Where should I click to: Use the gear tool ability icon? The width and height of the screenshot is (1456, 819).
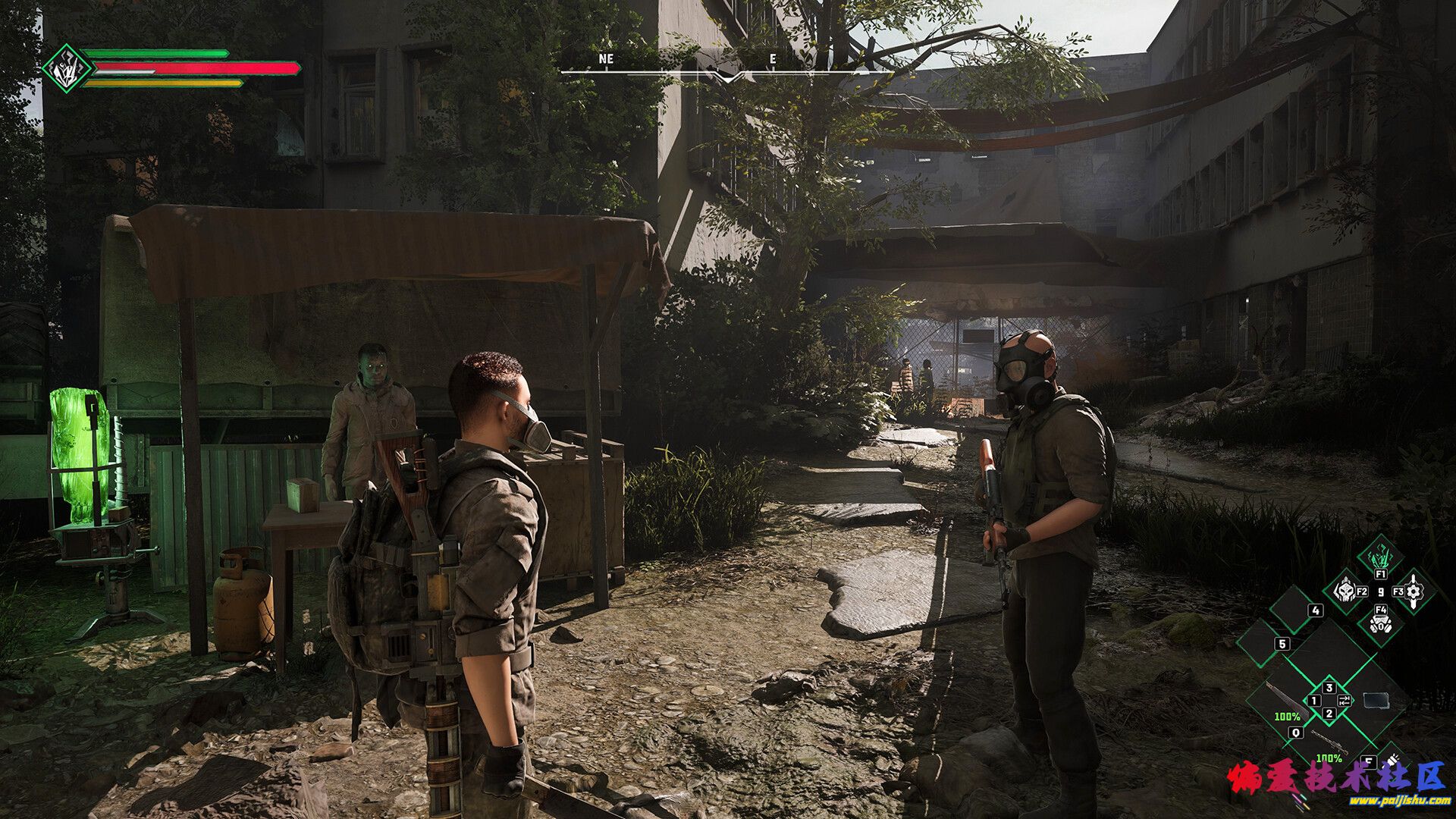(1414, 591)
